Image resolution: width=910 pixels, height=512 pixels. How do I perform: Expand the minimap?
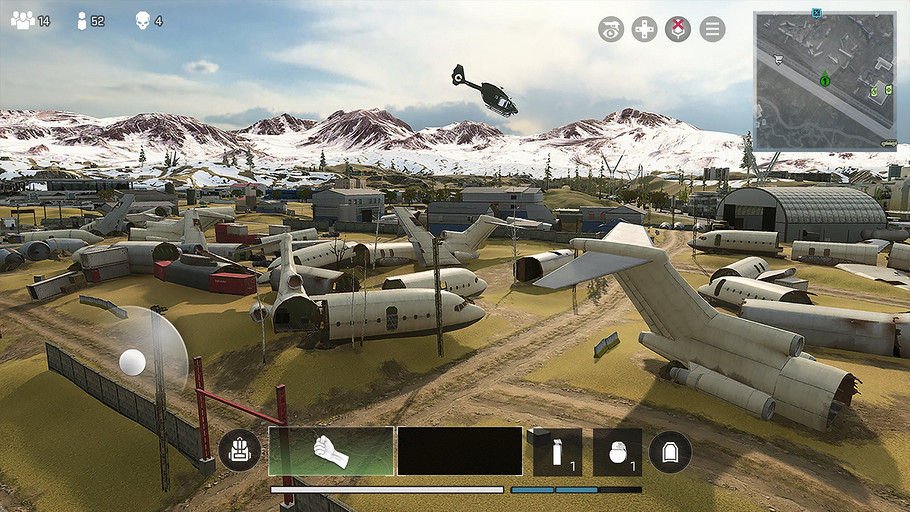click(x=825, y=80)
